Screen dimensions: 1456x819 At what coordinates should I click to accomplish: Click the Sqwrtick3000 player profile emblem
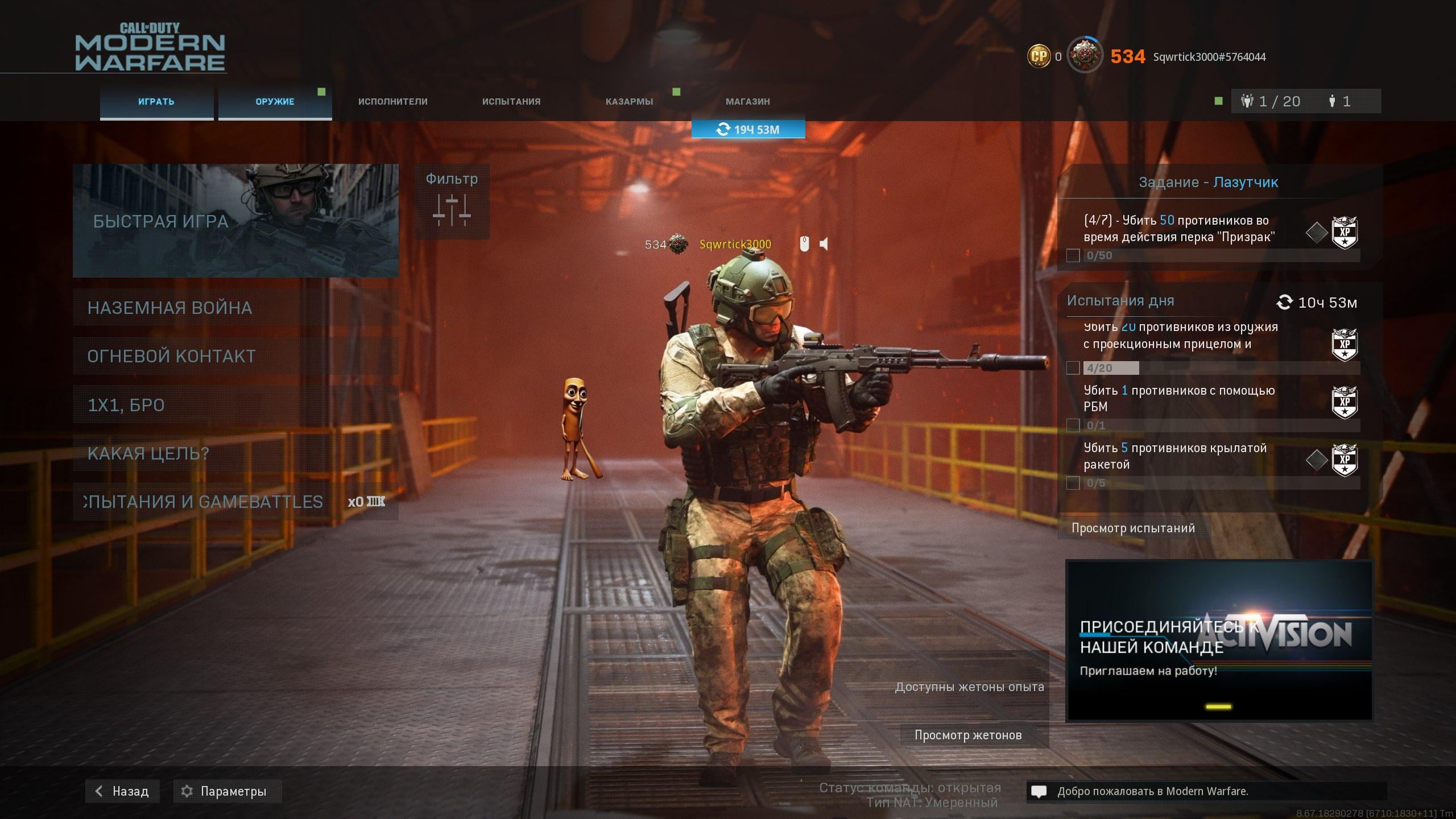pyautogui.click(x=1084, y=56)
